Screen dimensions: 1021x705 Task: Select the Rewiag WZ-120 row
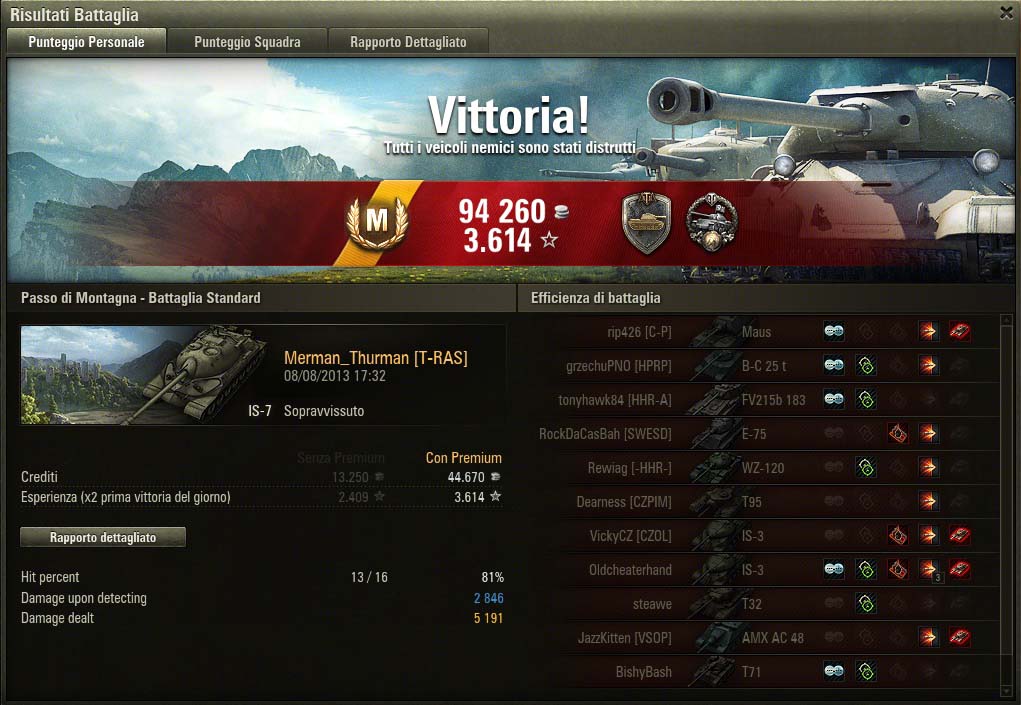(x=760, y=468)
